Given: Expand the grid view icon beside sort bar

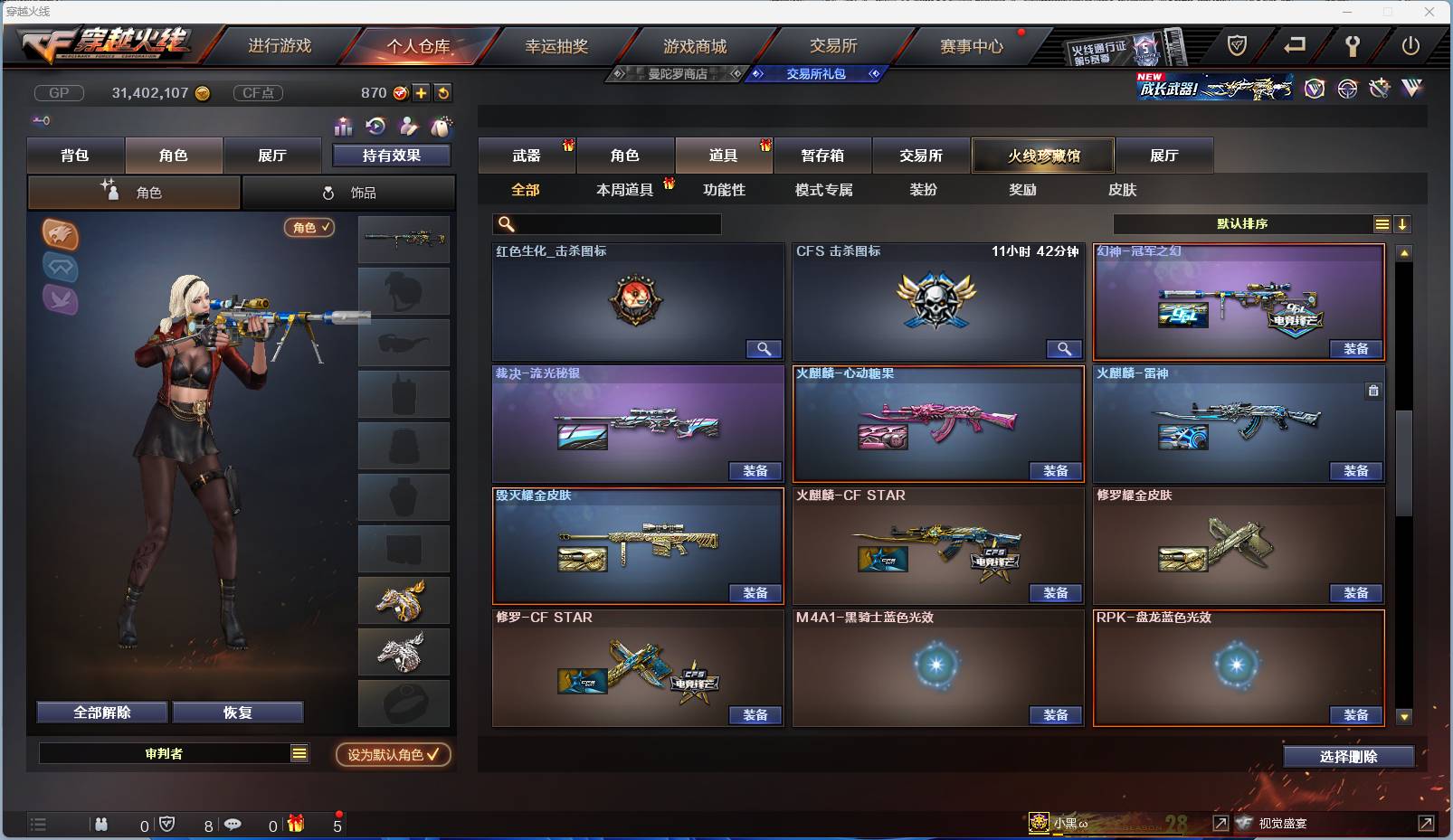Looking at the screenshot, I should 1382,223.
